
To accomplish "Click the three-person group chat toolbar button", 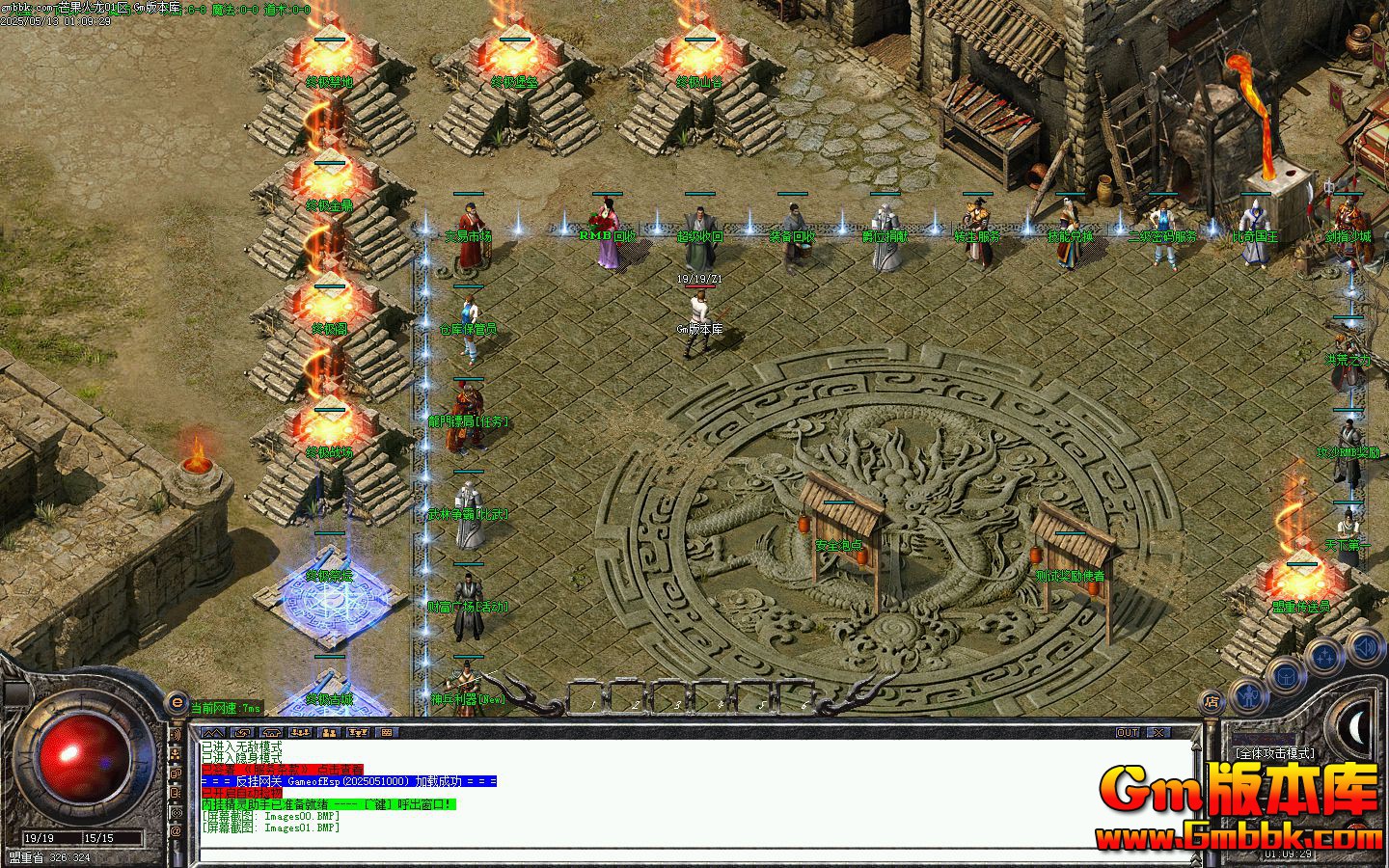I will click(358, 733).
